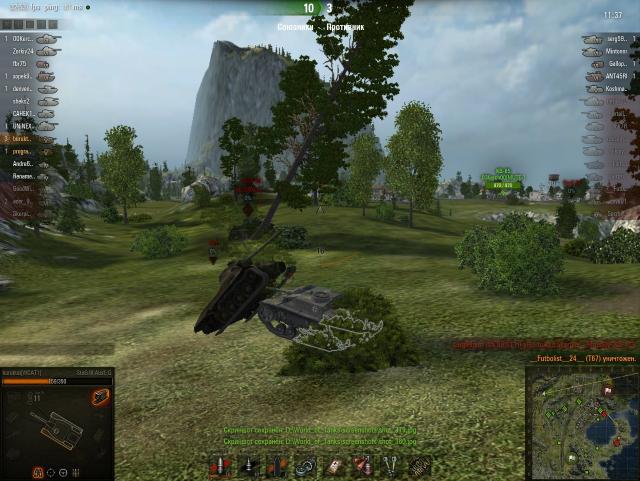Viewport: 640px width, 481px height.
Task: Choose the second shell type slot
Action: 249,465
